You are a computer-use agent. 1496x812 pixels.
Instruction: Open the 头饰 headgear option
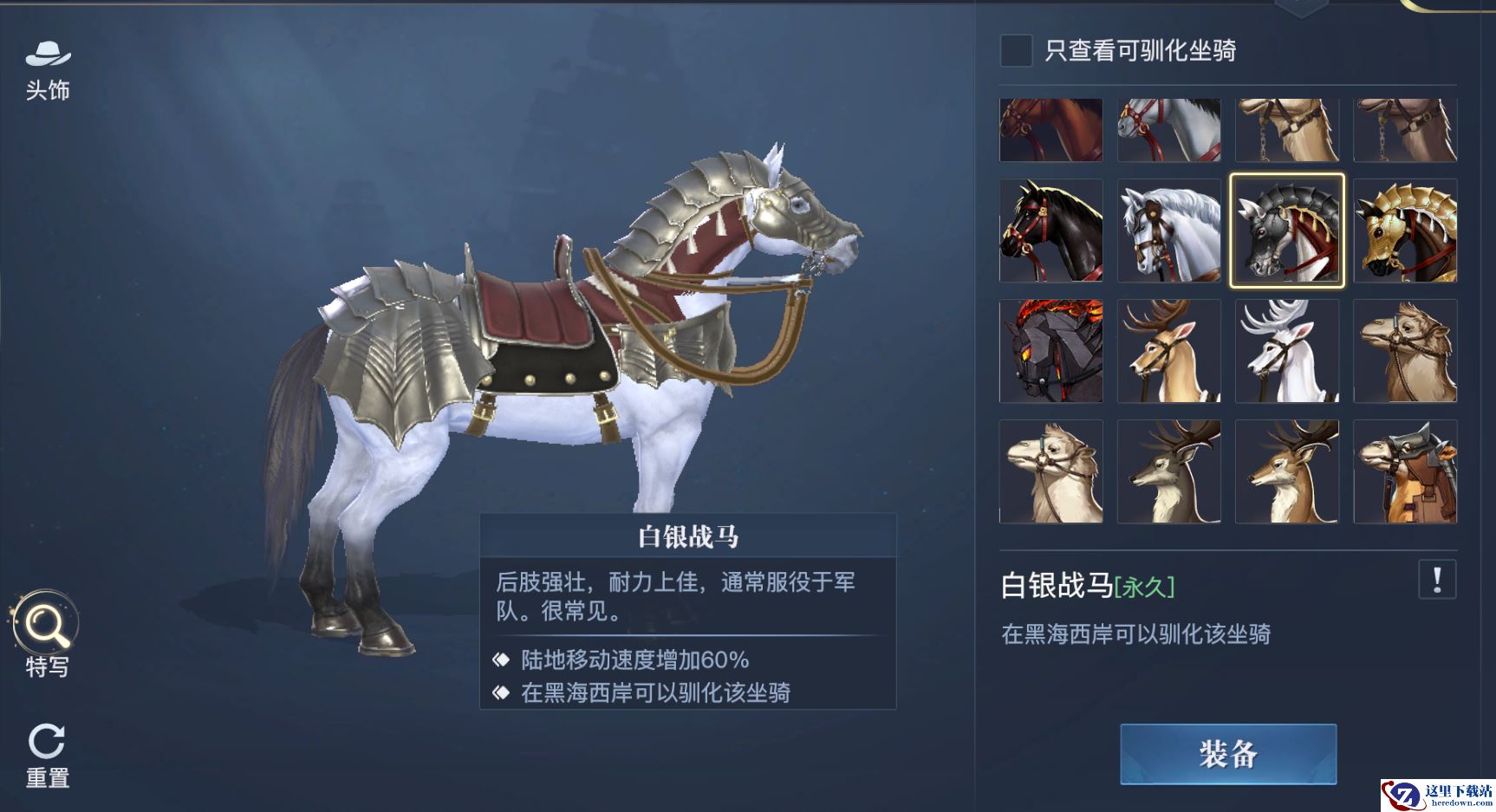(x=48, y=69)
